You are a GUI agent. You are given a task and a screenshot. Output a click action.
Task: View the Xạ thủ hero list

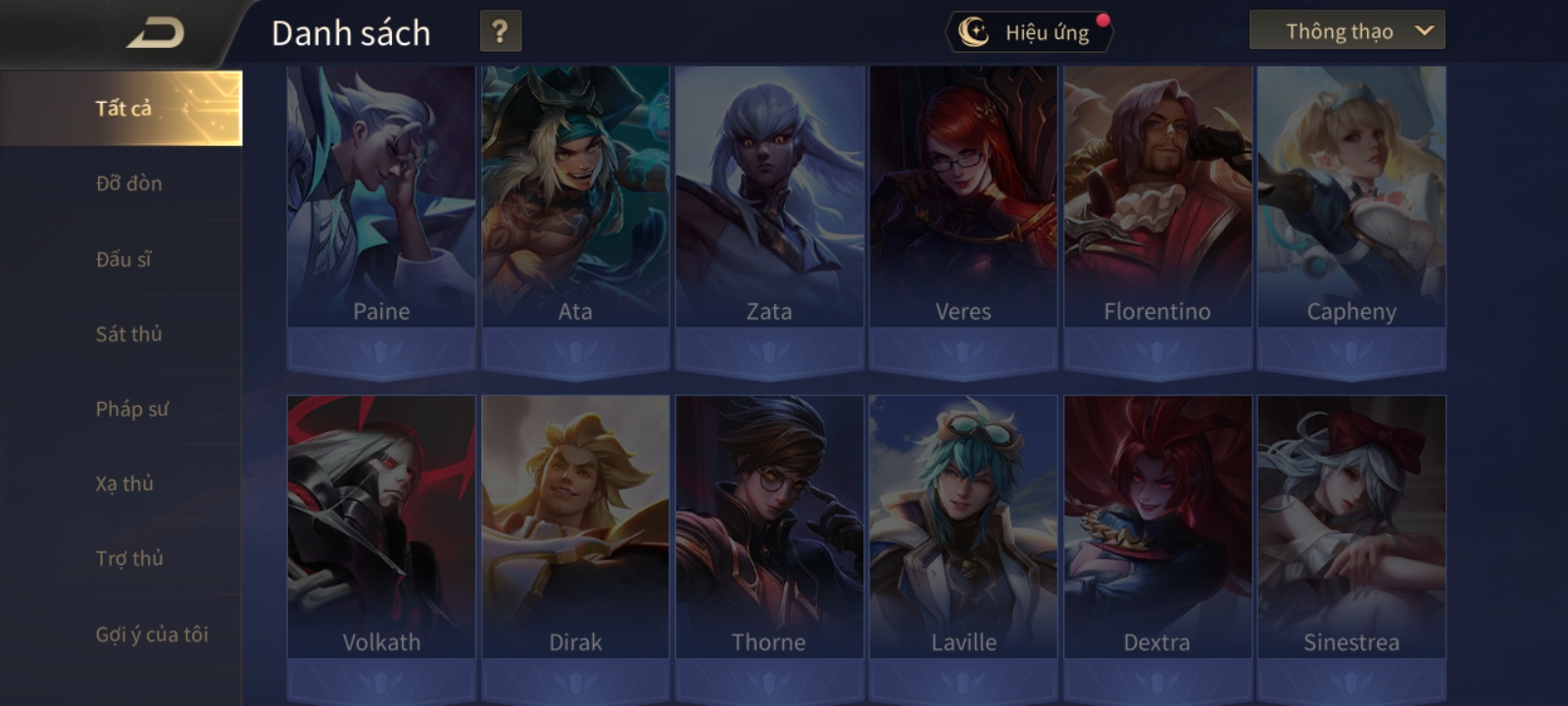(124, 483)
